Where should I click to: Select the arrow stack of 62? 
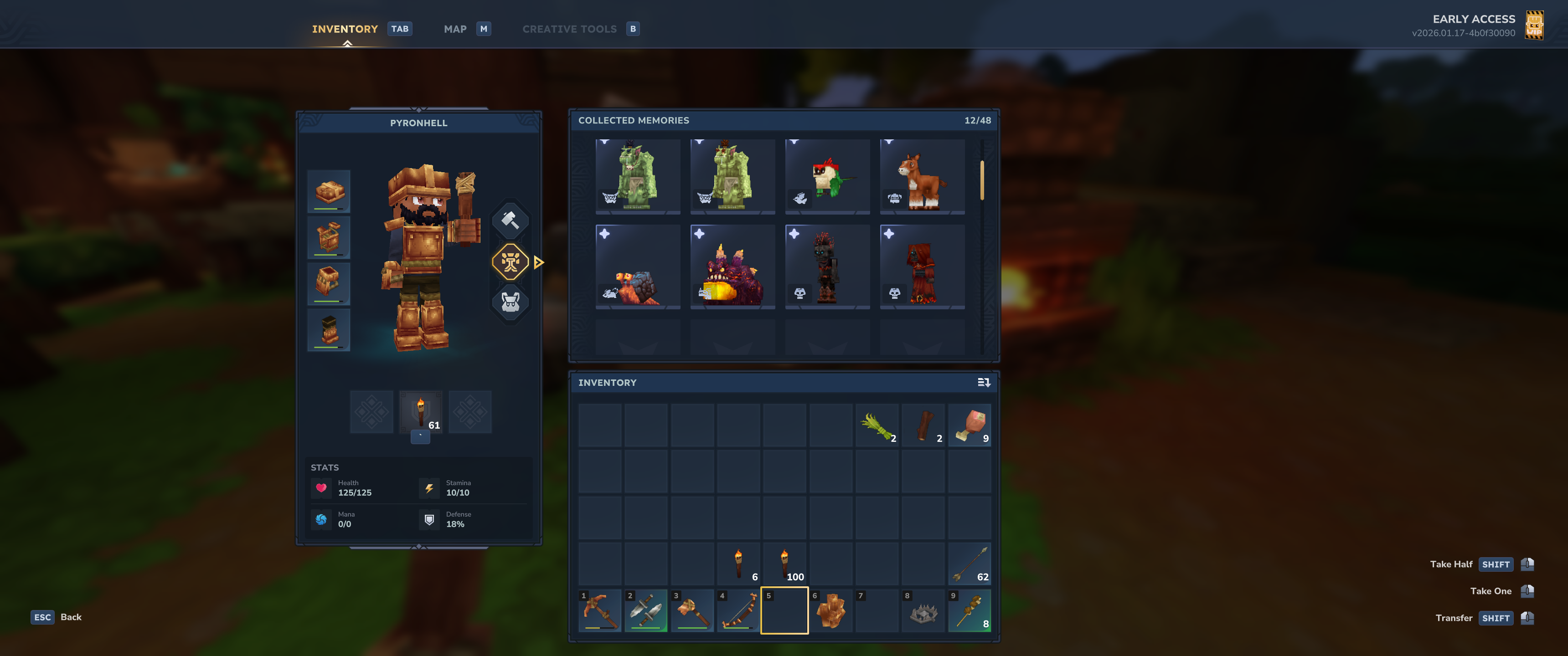(970, 564)
